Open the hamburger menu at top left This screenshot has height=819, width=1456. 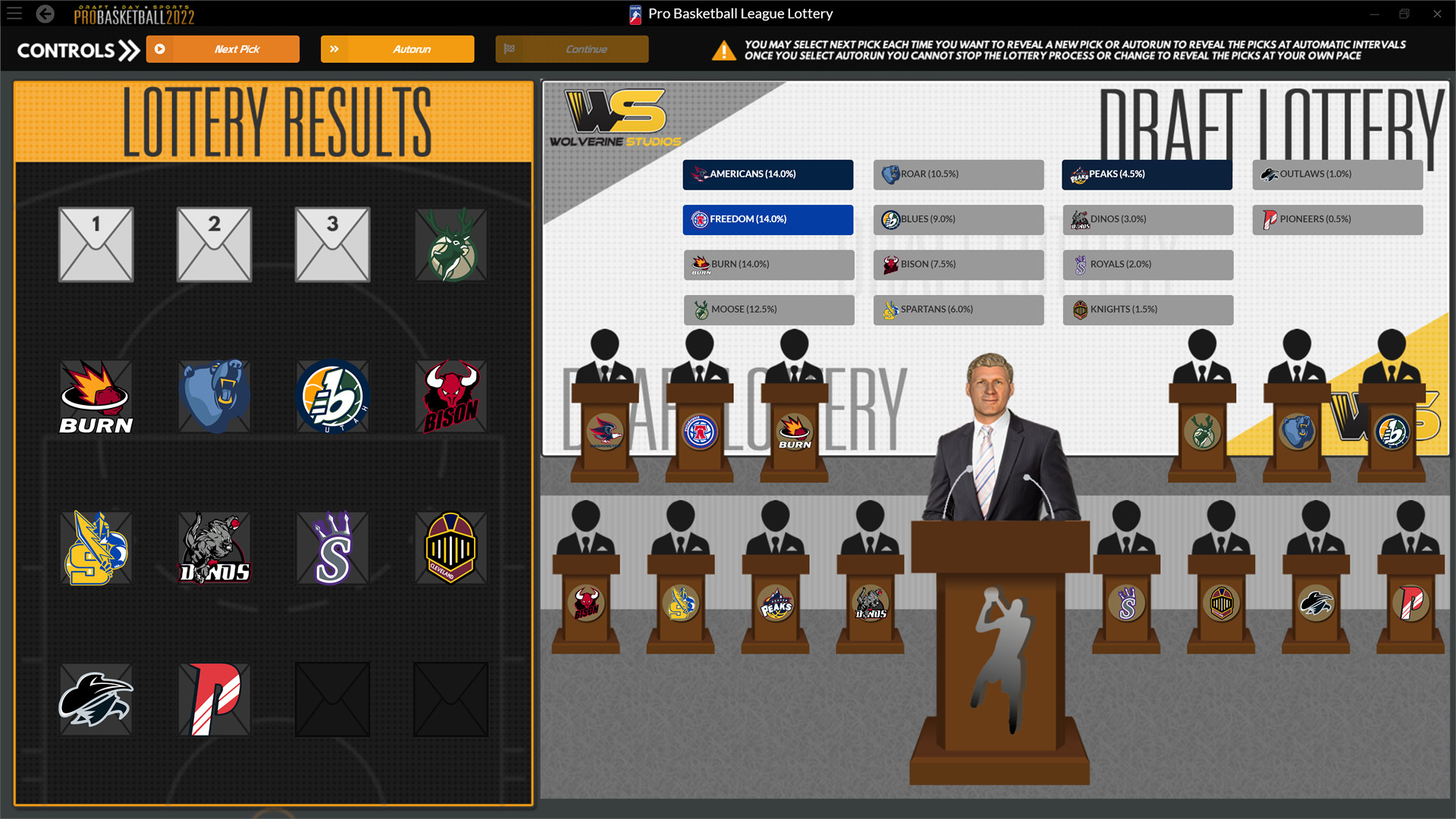point(14,13)
